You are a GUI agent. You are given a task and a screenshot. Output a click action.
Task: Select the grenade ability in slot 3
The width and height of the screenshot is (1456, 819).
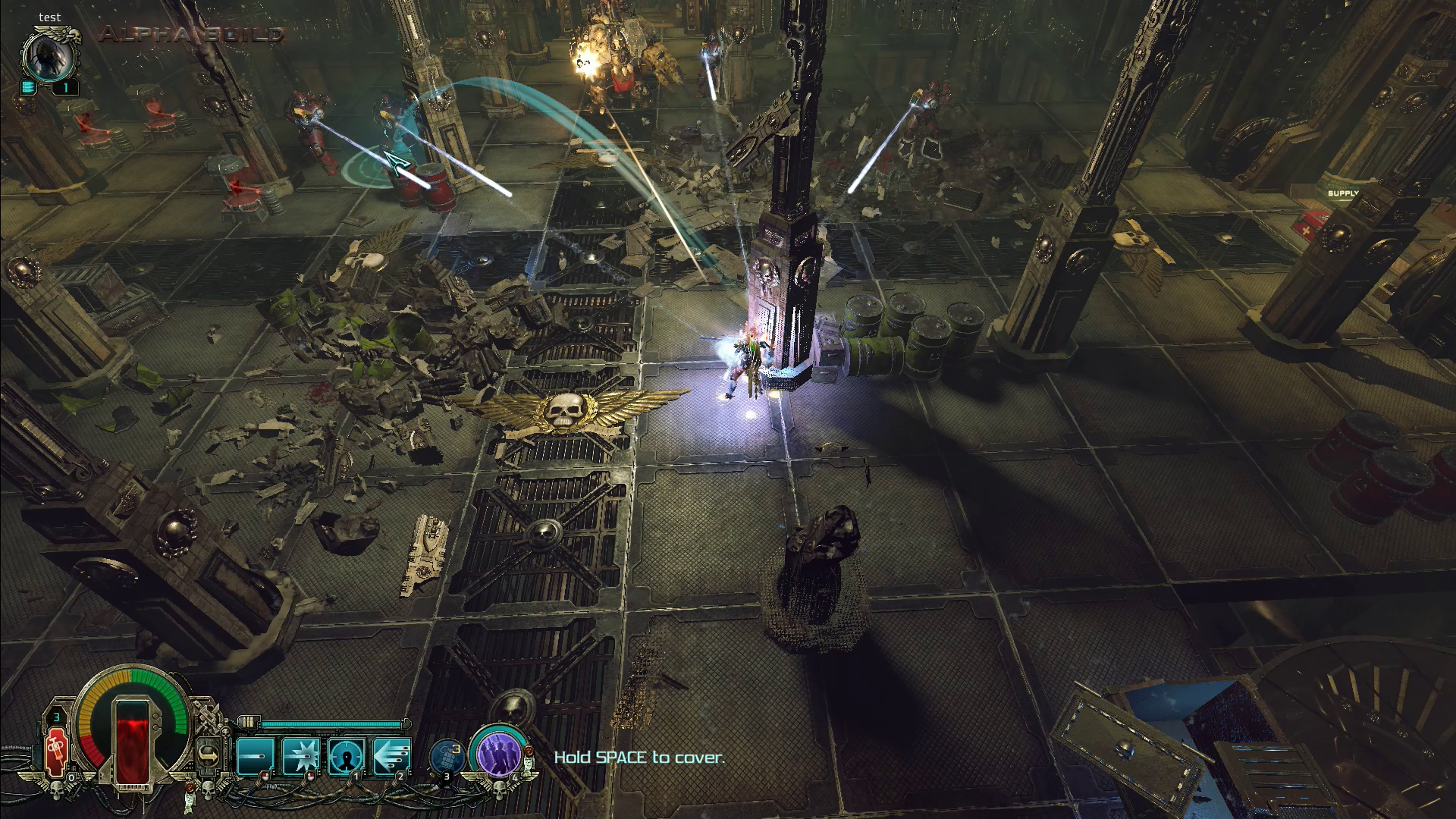click(447, 755)
